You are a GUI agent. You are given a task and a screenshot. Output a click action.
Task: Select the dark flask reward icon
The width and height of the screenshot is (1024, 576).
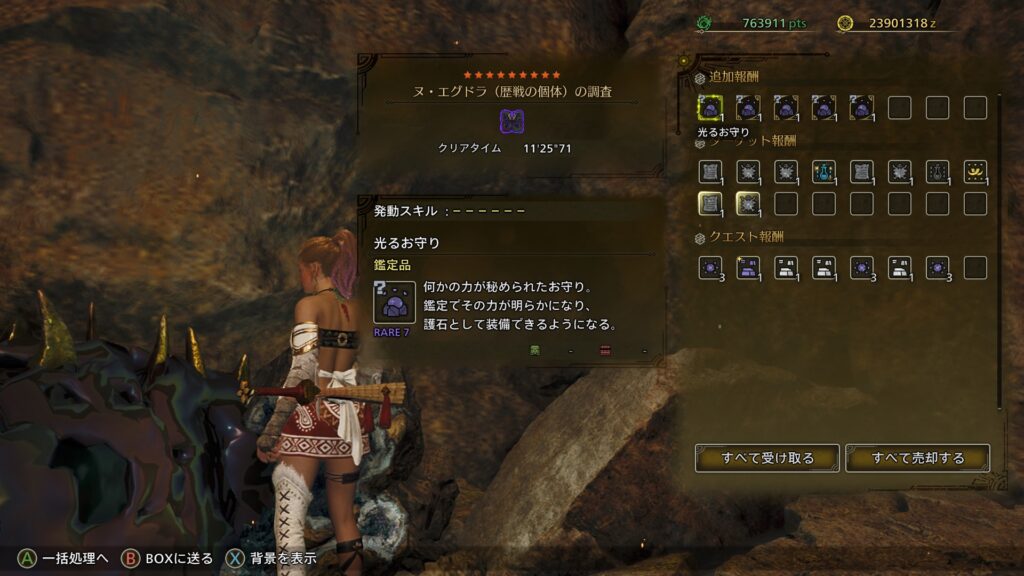[x=937, y=172]
